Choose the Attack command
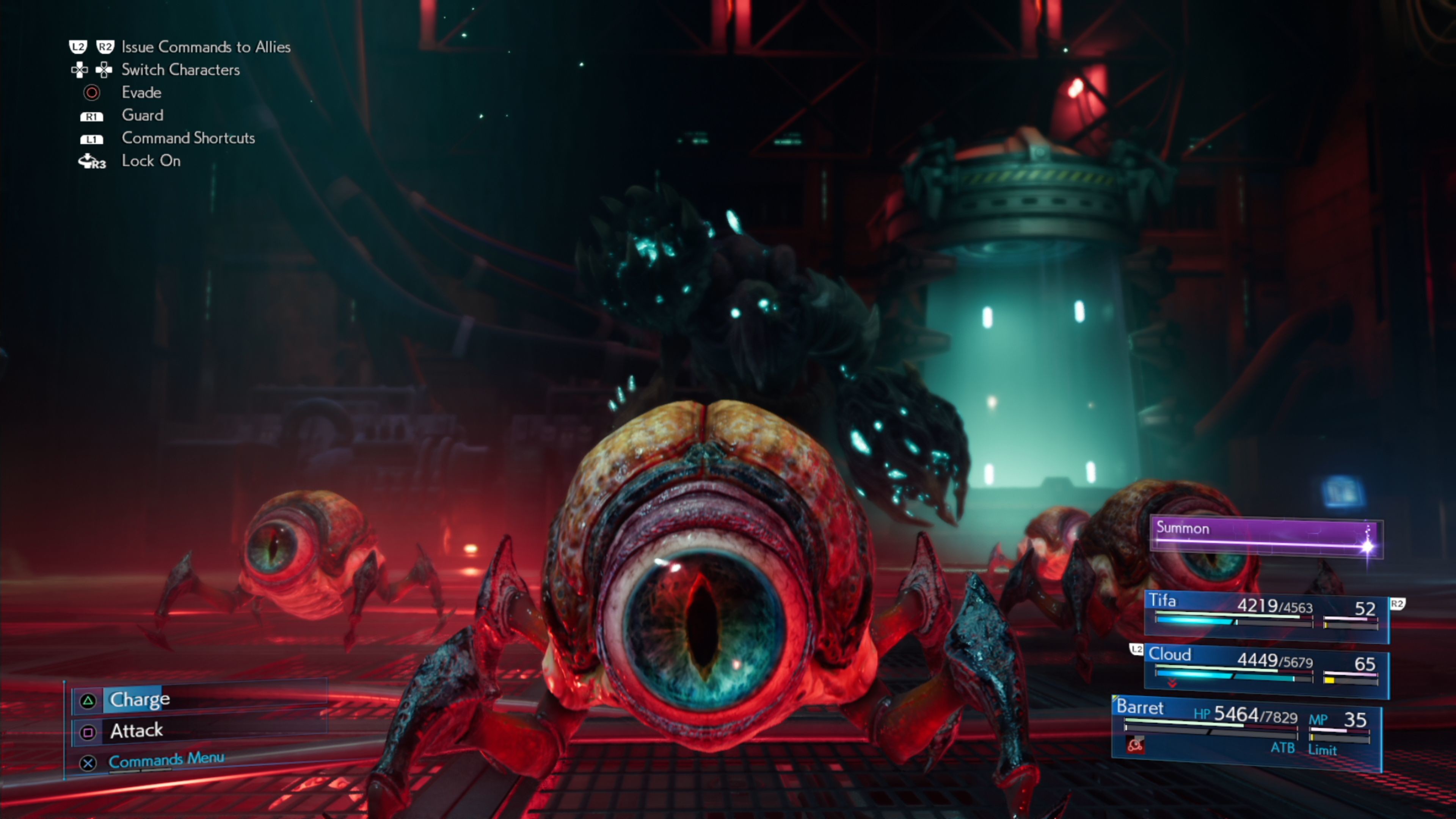 pyautogui.click(x=137, y=731)
